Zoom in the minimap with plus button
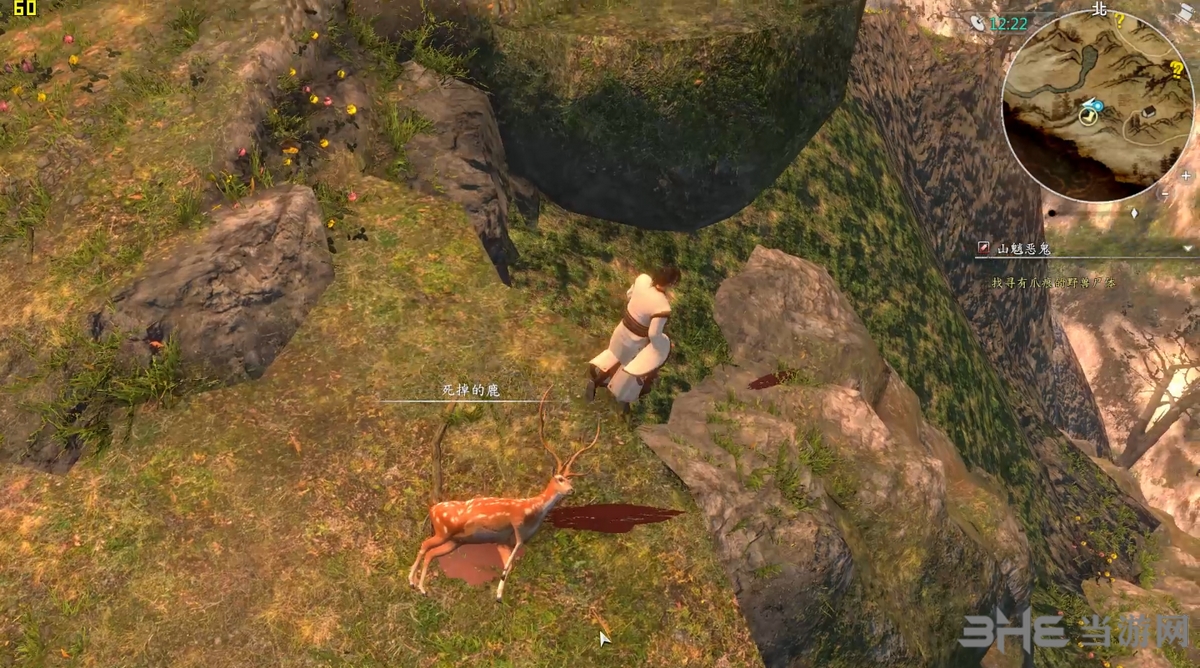The width and height of the screenshot is (1200, 668). 1185,175
